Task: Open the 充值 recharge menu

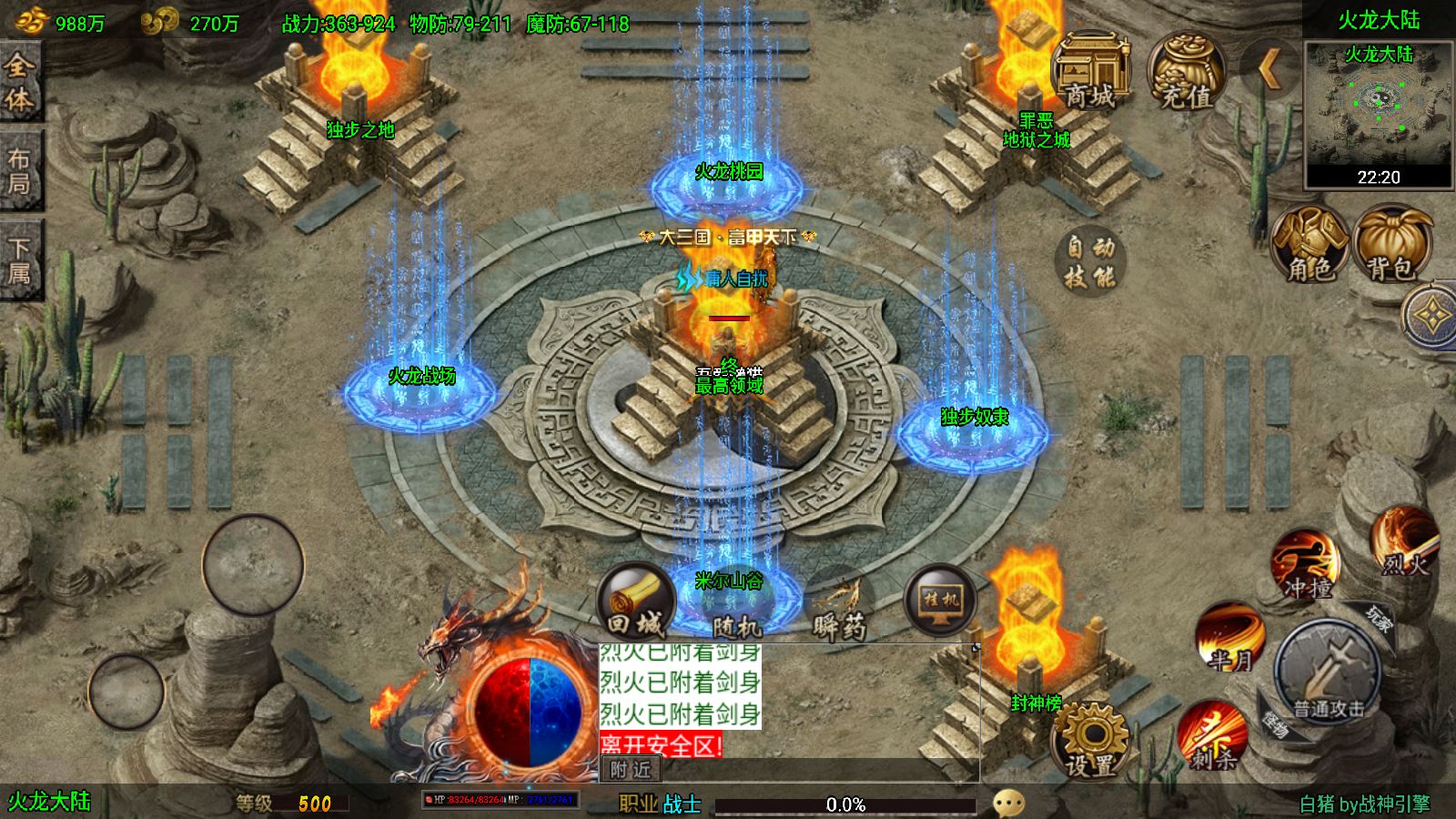Action: (x=1186, y=73)
